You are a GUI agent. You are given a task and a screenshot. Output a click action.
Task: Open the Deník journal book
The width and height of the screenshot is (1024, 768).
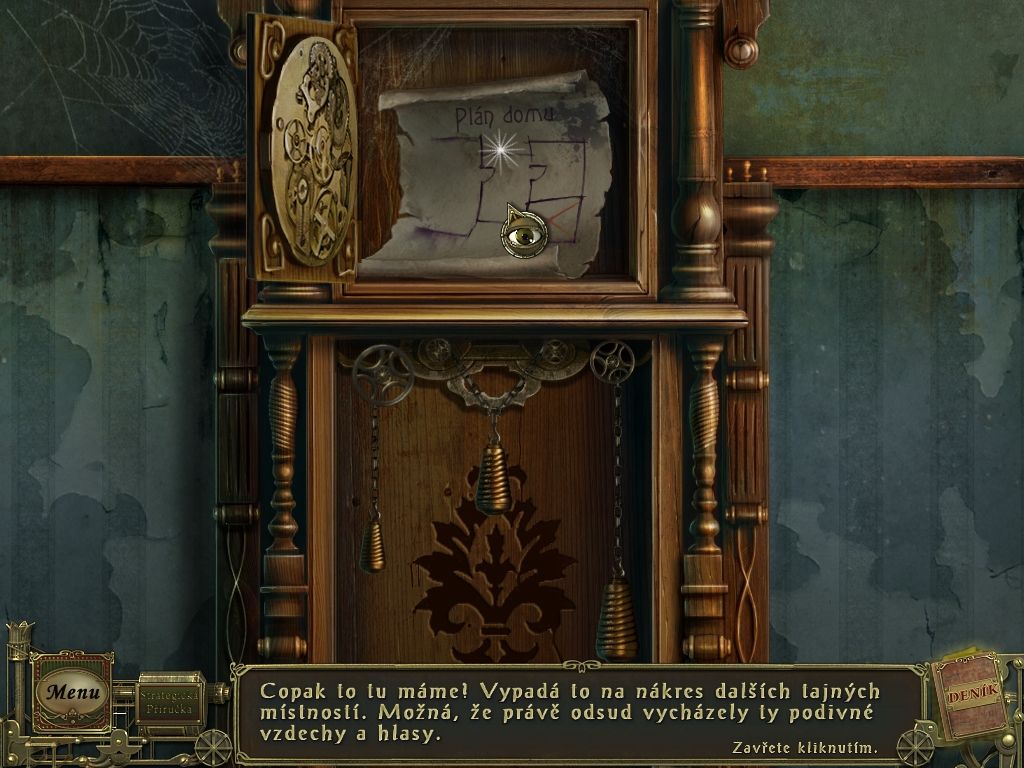pyautogui.click(x=972, y=696)
